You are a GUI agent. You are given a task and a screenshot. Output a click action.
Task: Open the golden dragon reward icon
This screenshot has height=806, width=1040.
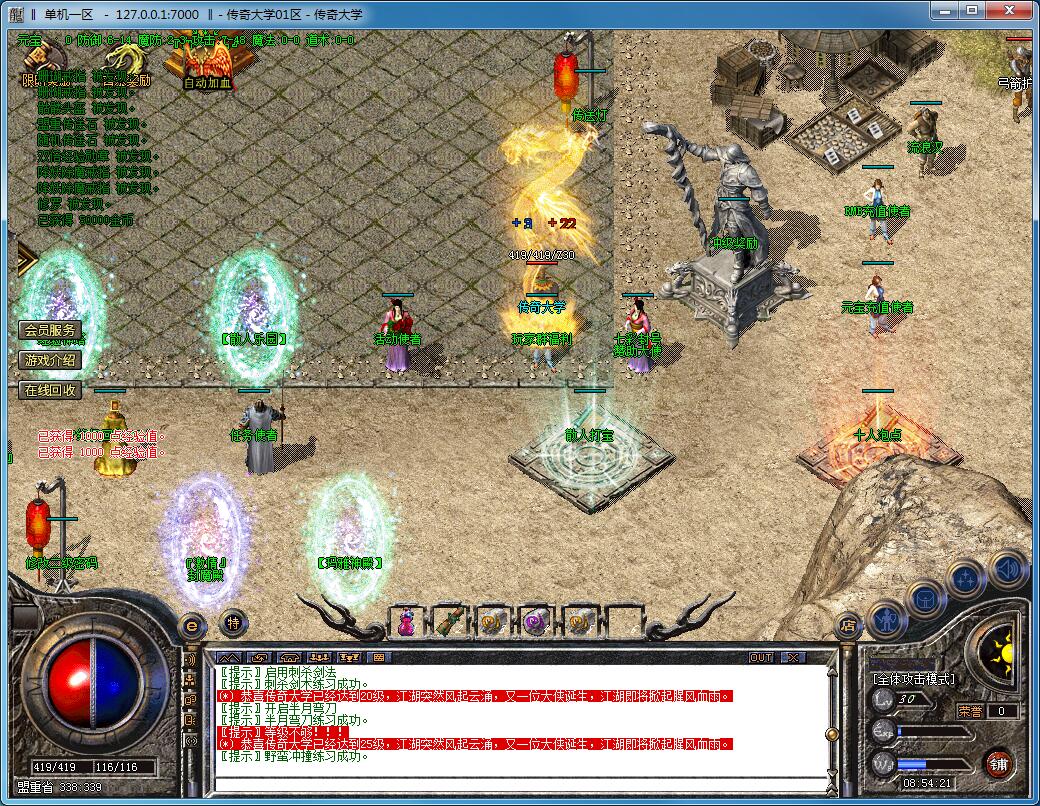tap(127, 62)
